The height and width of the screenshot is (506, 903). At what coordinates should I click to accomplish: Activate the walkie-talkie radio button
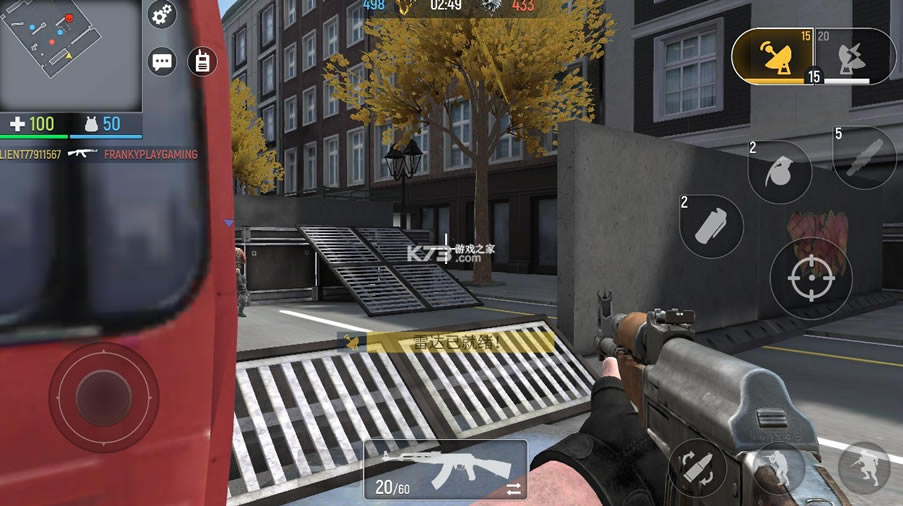pos(201,61)
